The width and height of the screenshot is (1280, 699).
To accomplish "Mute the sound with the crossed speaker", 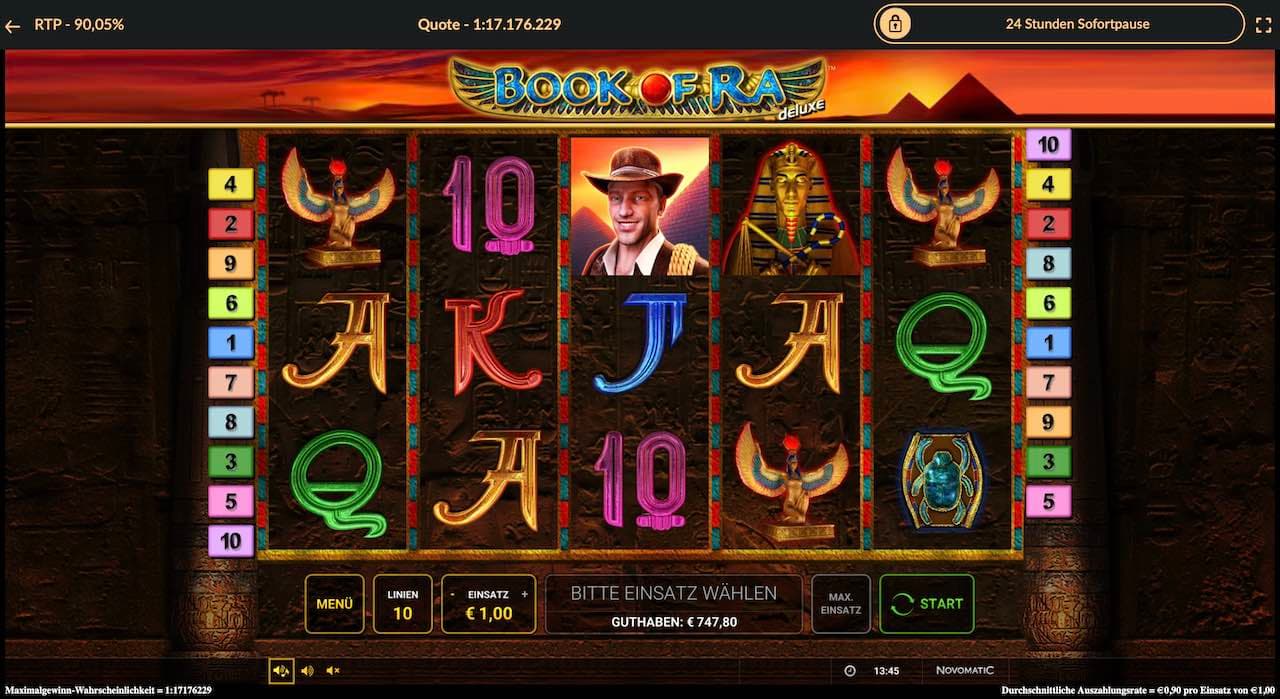I will tap(333, 671).
